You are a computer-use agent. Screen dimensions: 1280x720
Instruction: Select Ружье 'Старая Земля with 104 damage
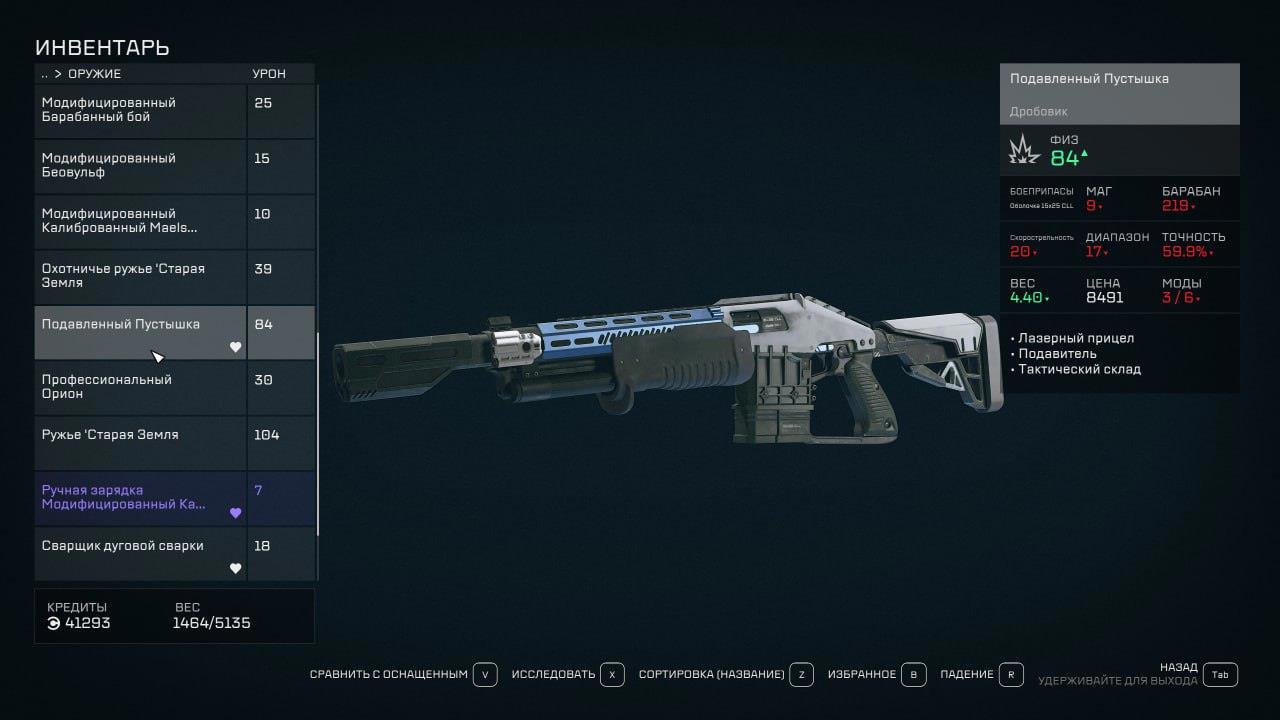(x=140, y=443)
